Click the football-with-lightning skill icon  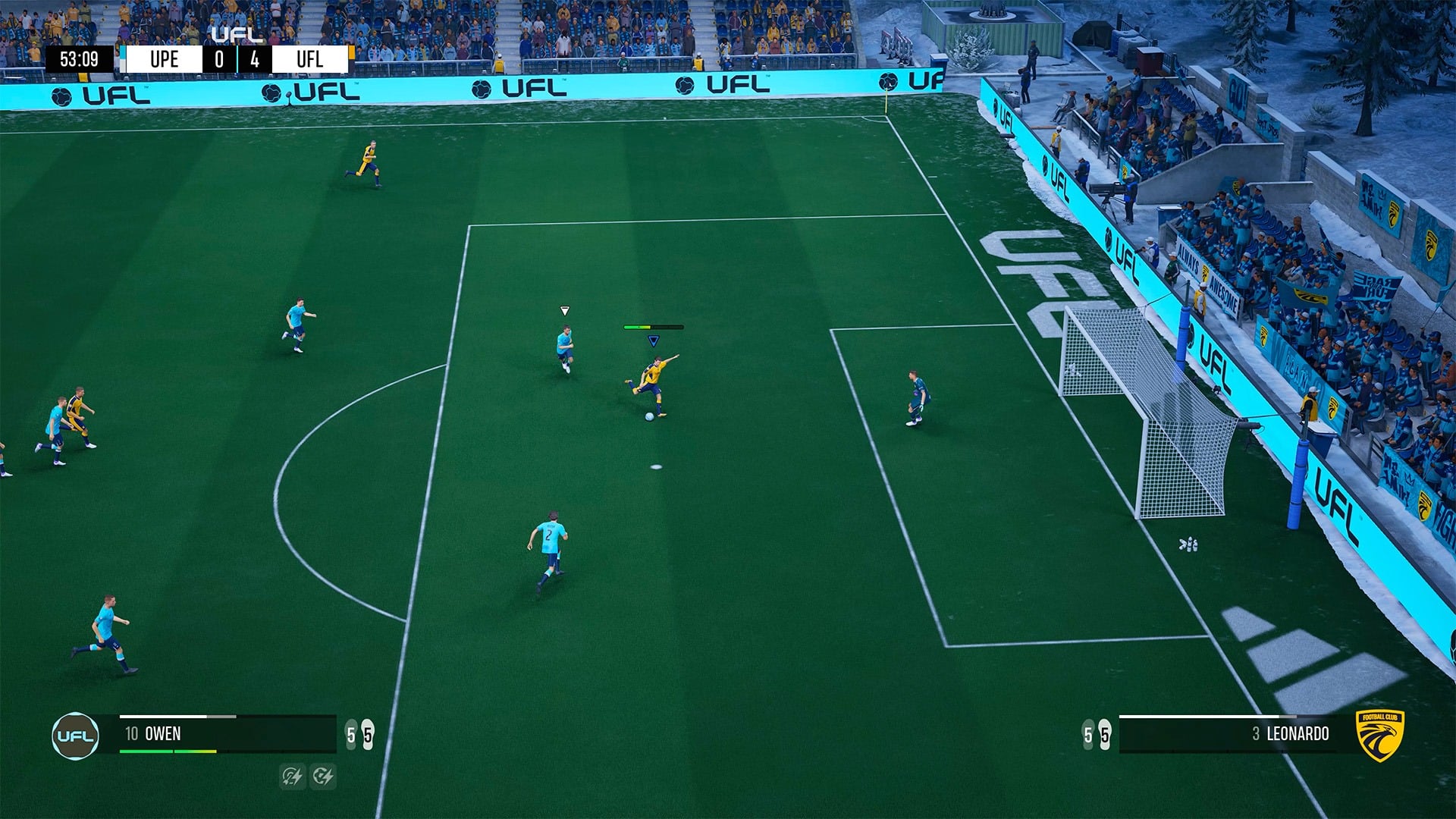click(323, 776)
